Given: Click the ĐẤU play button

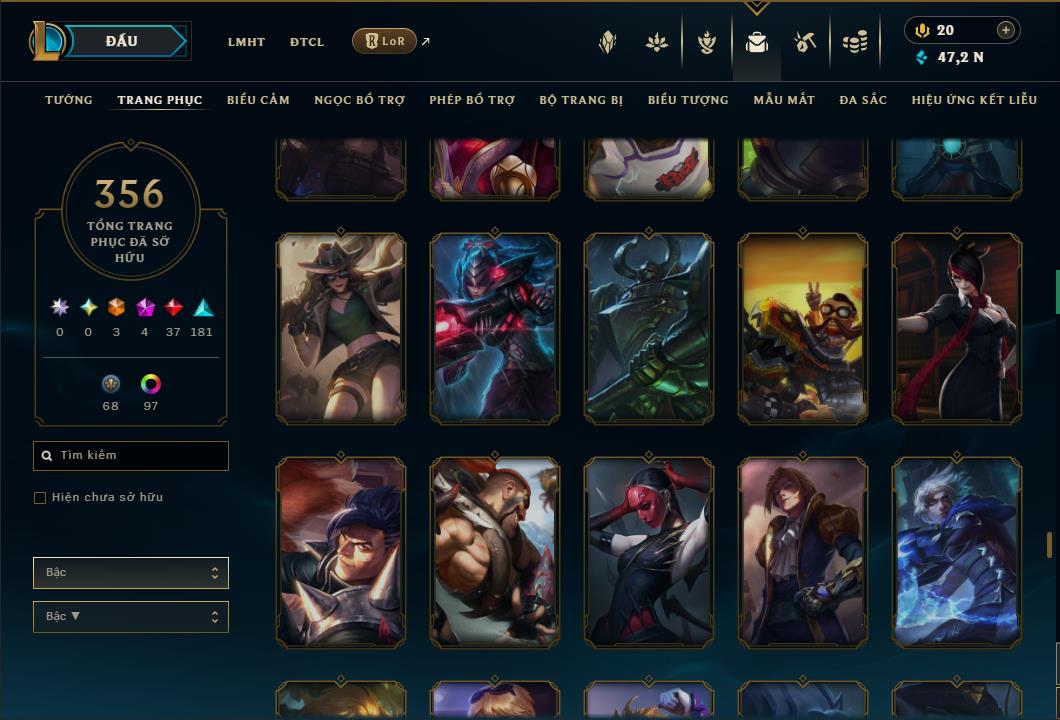Looking at the screenshot, I should click(x=122, y=41).
